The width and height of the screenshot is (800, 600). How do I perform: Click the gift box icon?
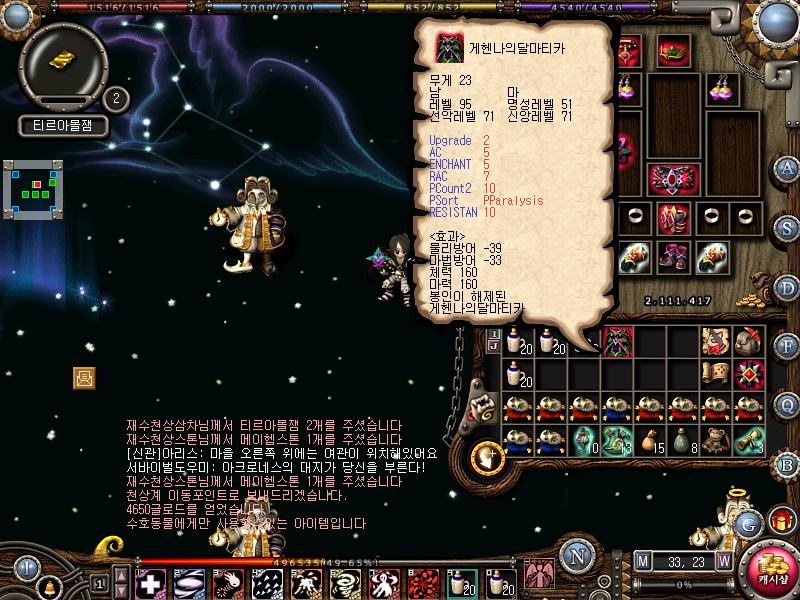click(780, 521)
